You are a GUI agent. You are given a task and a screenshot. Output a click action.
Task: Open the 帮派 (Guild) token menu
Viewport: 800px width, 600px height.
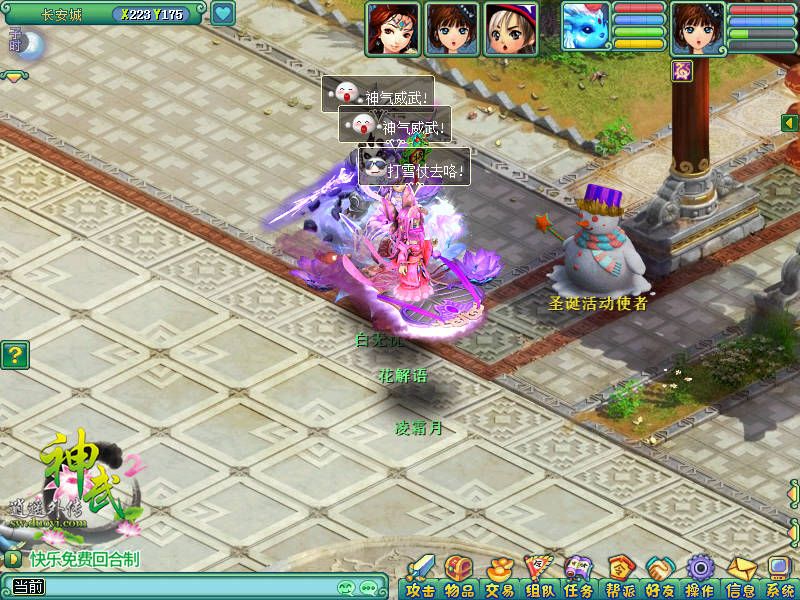pyautogui.click(x=619, y=577)
